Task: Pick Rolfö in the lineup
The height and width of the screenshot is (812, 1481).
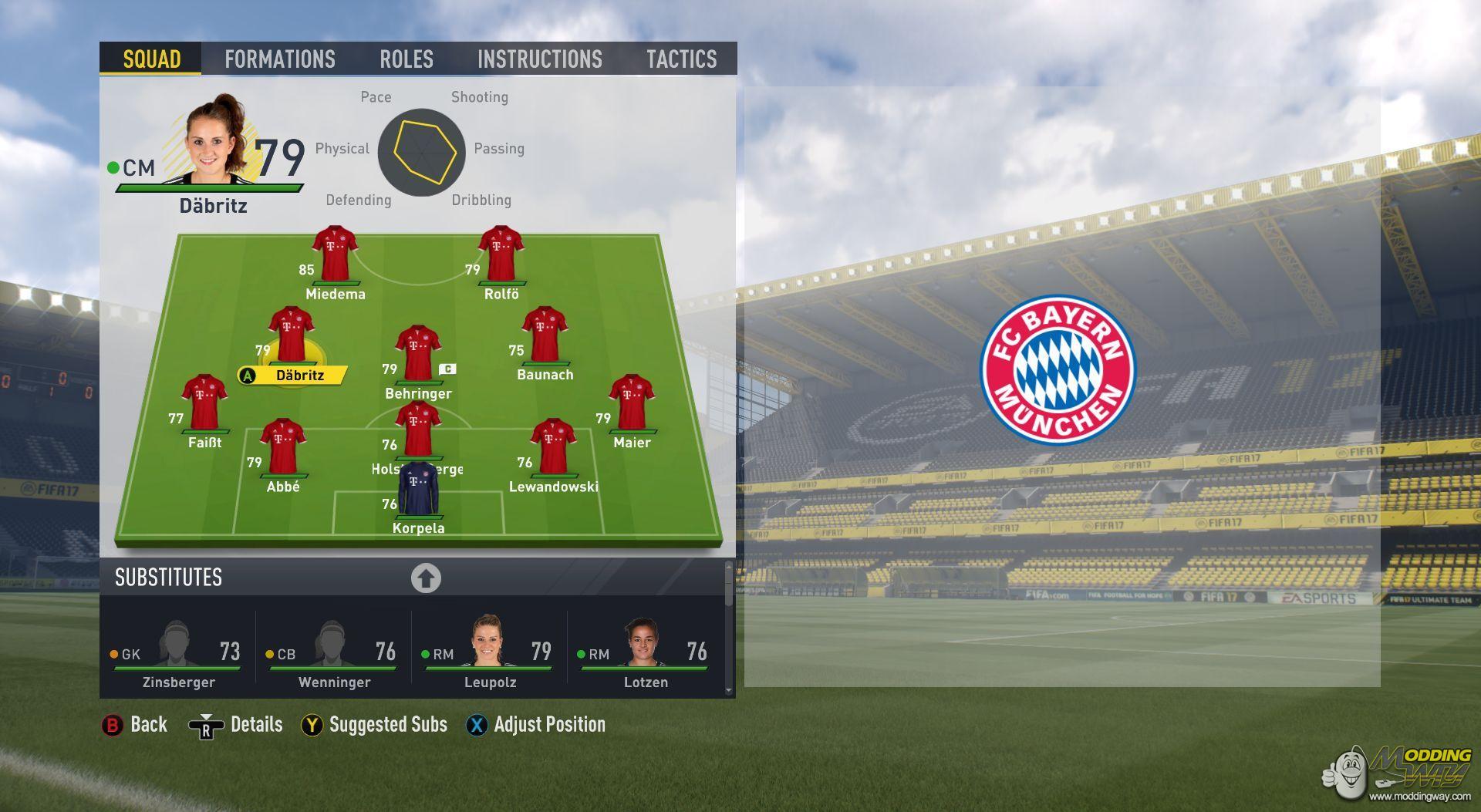Action: coord(501,257)
